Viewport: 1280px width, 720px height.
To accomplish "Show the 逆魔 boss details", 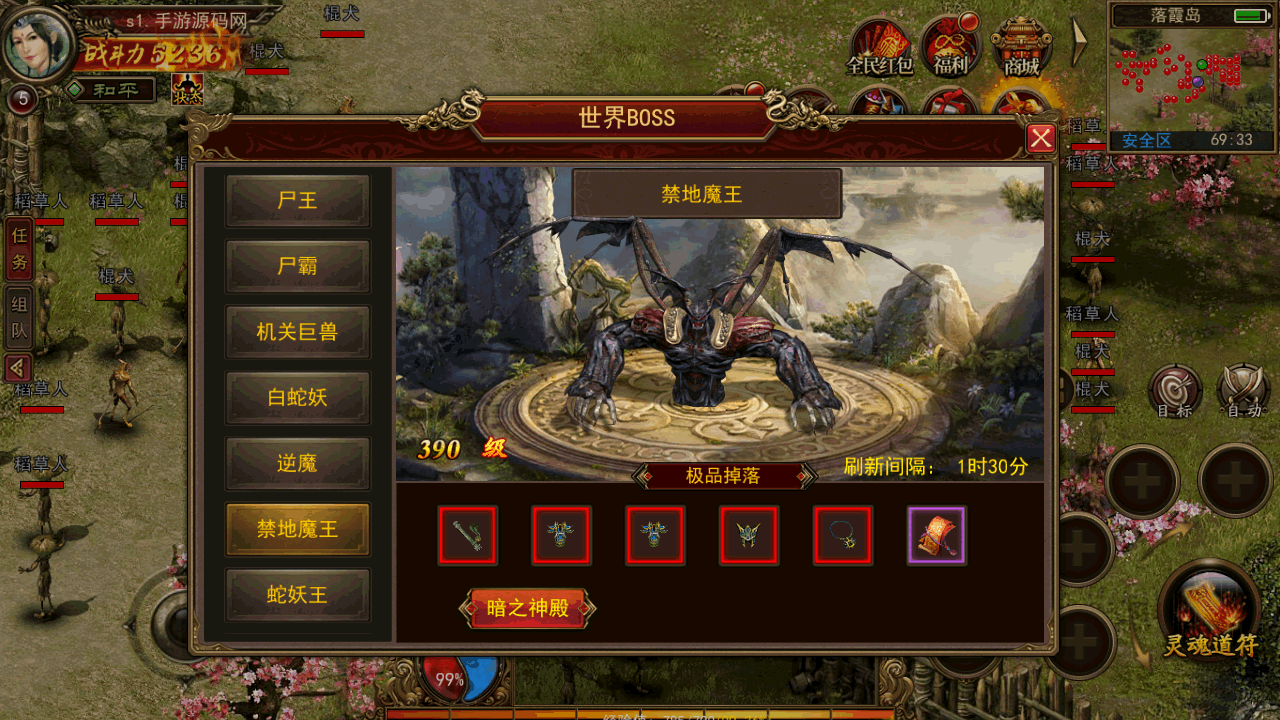I will pos(298,464).
